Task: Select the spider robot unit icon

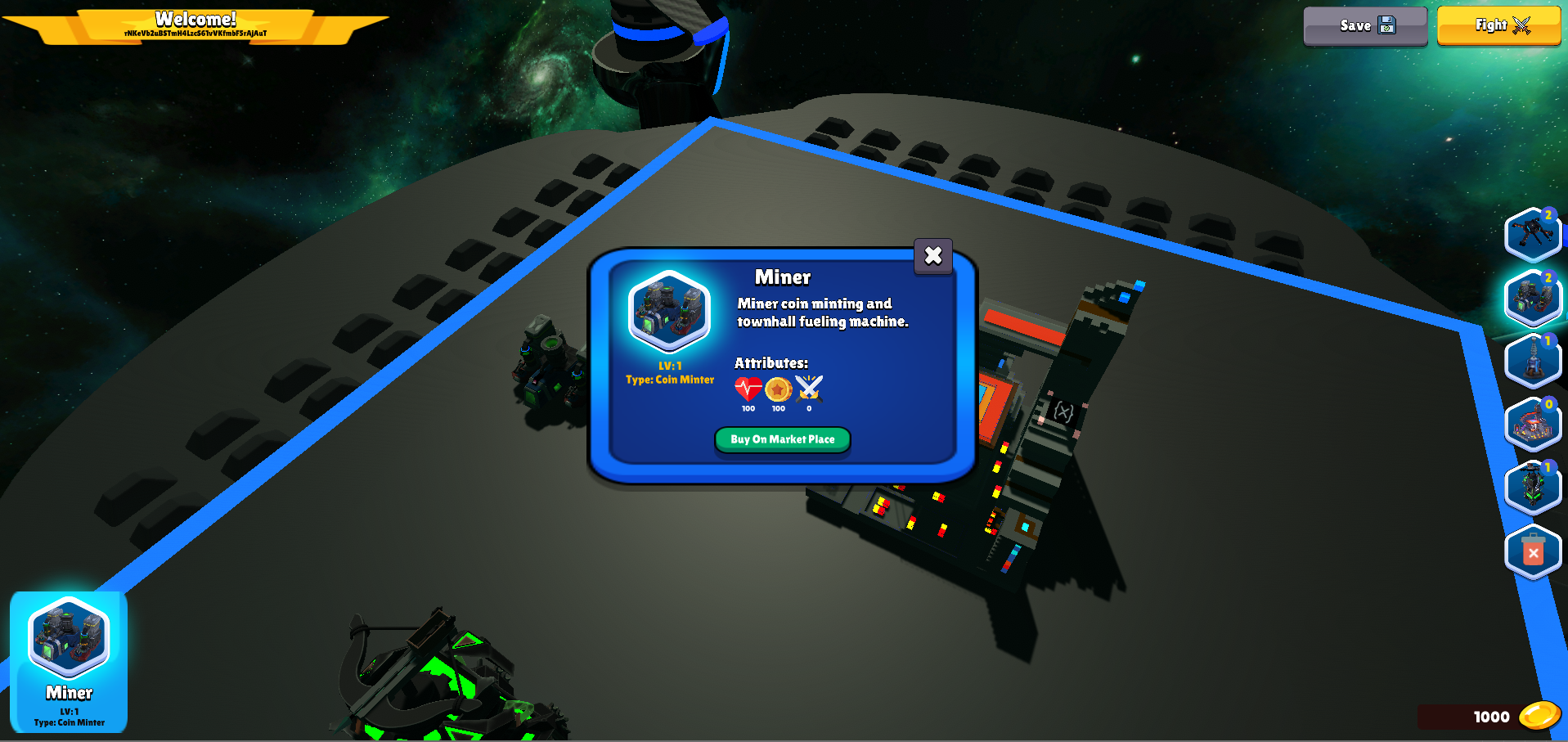Action: point(1532,235)
